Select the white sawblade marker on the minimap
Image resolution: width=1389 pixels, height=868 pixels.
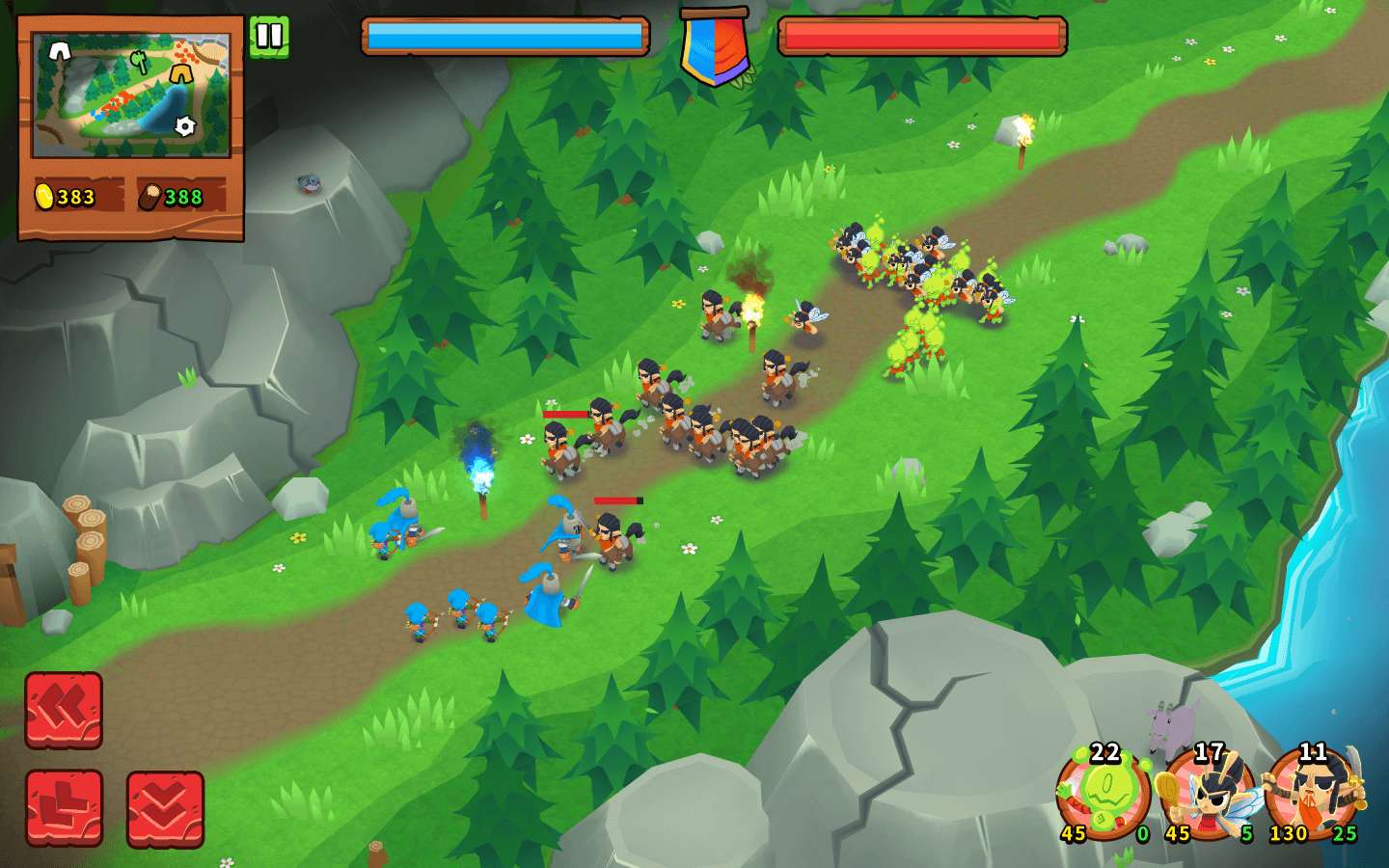click(184, 125)
